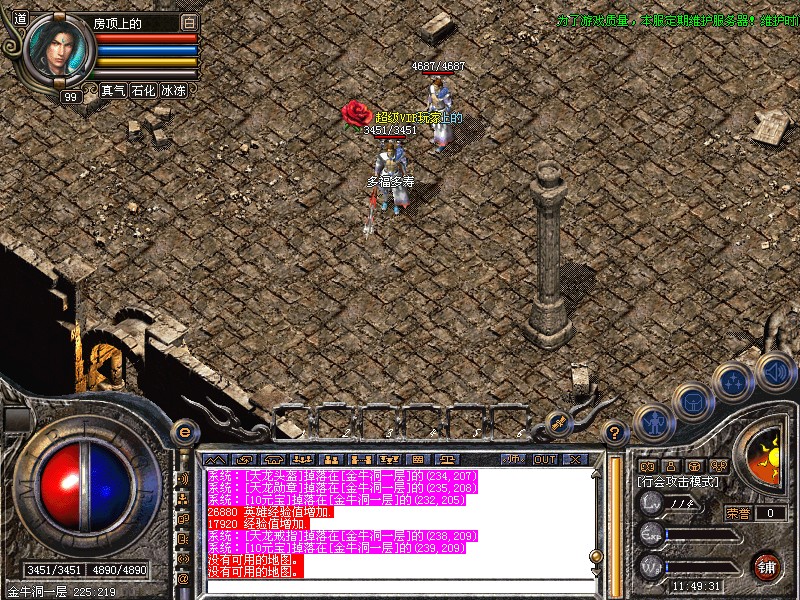Open help via the question mark button
The image size is (800, 600).
[x=616, y=433]
